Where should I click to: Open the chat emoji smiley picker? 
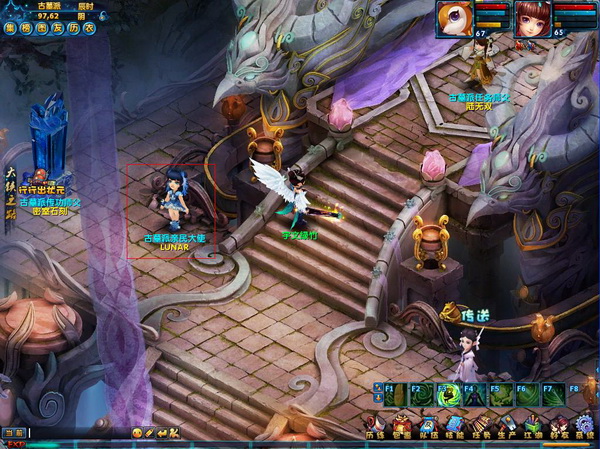(137, 433)
